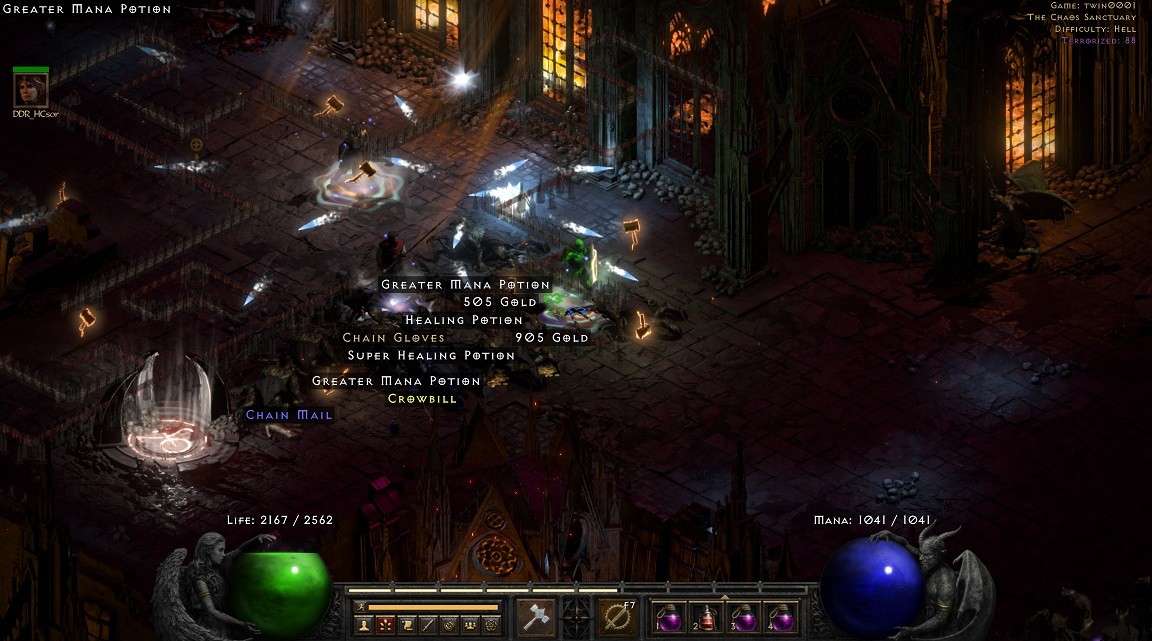
Task: Collect the 905 Gold label
Action: click(x=551, y=338)
